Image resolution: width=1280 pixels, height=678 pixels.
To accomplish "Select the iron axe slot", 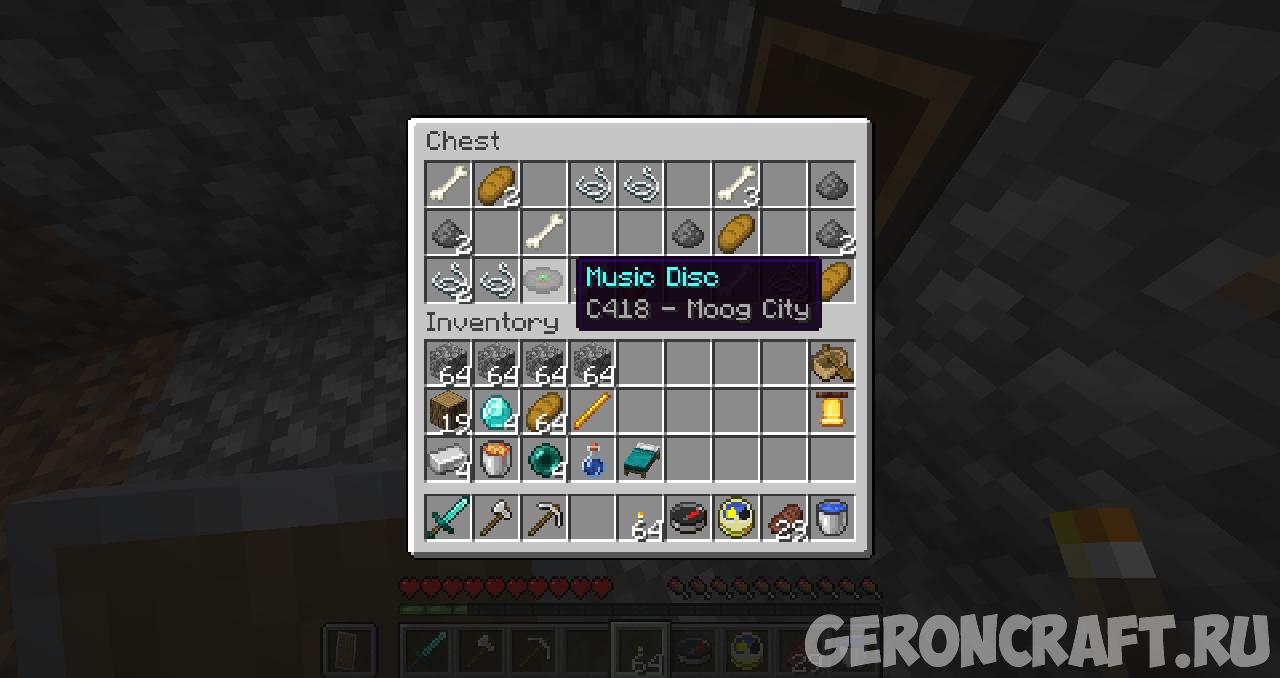I will 497,518.
